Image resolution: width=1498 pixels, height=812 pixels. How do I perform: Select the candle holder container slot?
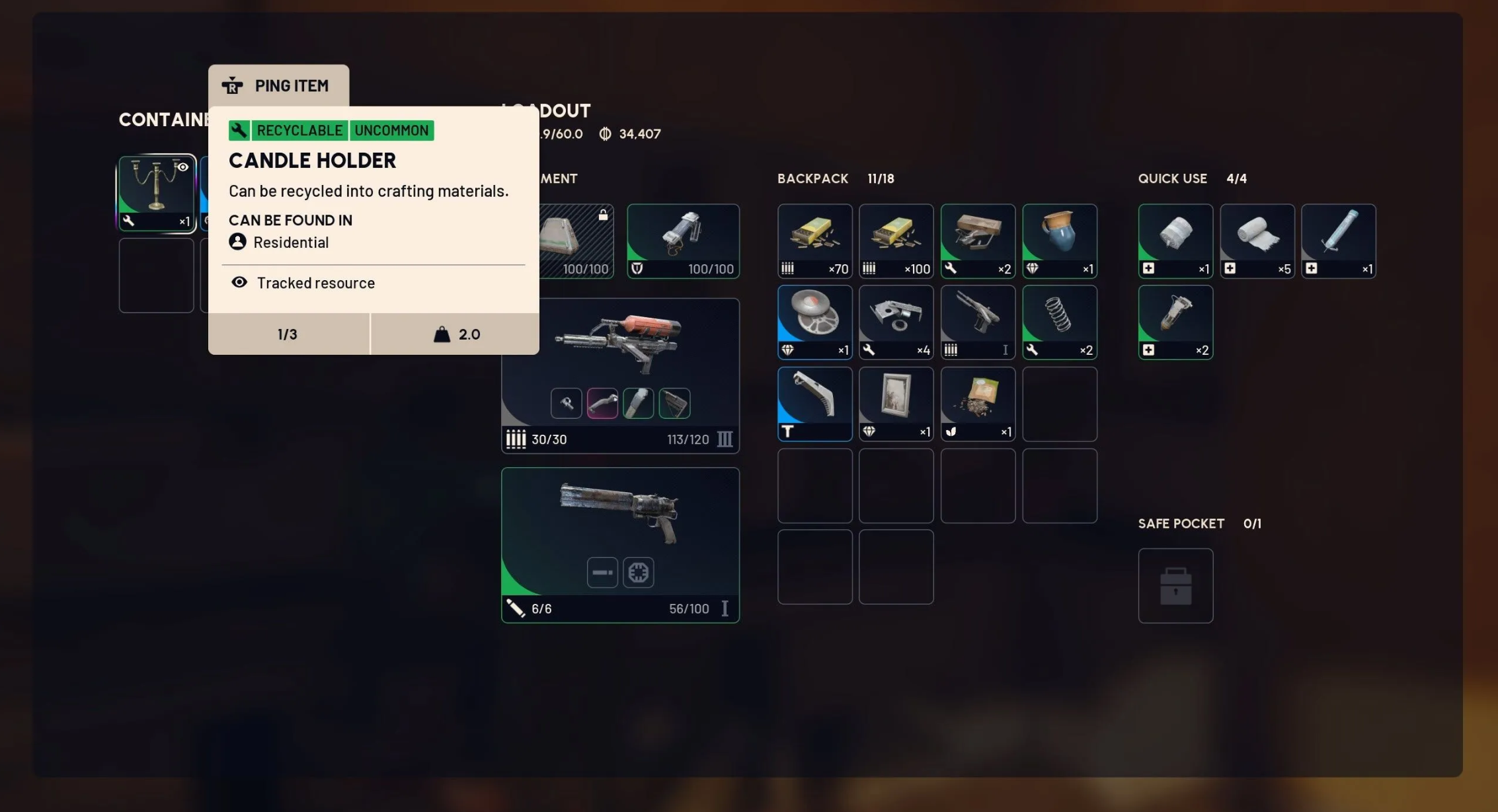[157, 193]
